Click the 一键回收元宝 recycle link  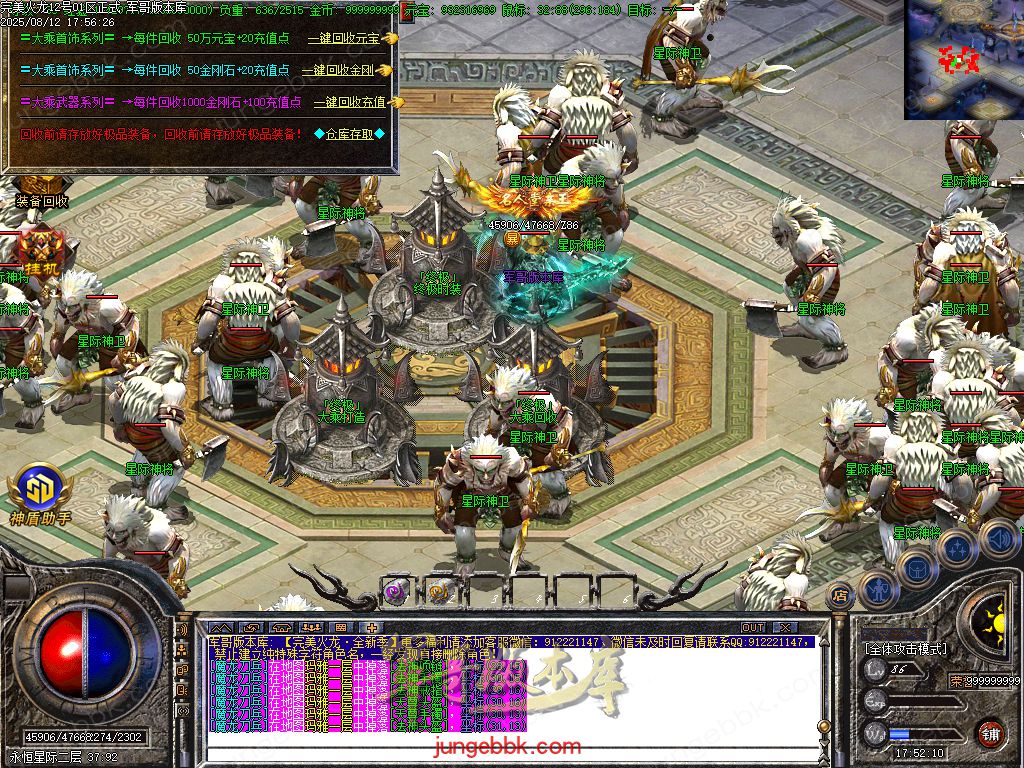[x=344, y=38]
